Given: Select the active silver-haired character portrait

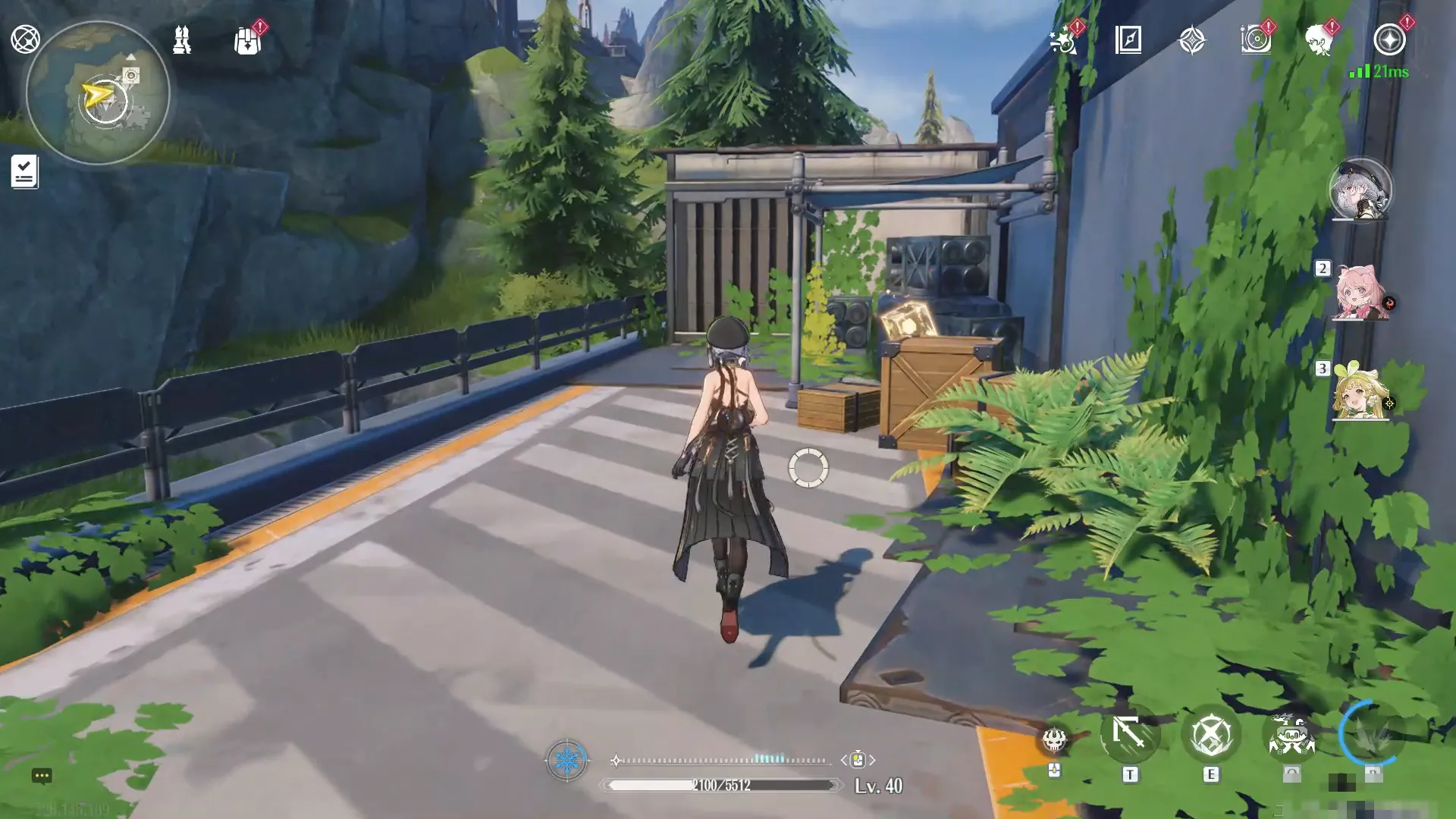Looking at the screenshot, I should pyautogui.click(x=1360, y=190).
